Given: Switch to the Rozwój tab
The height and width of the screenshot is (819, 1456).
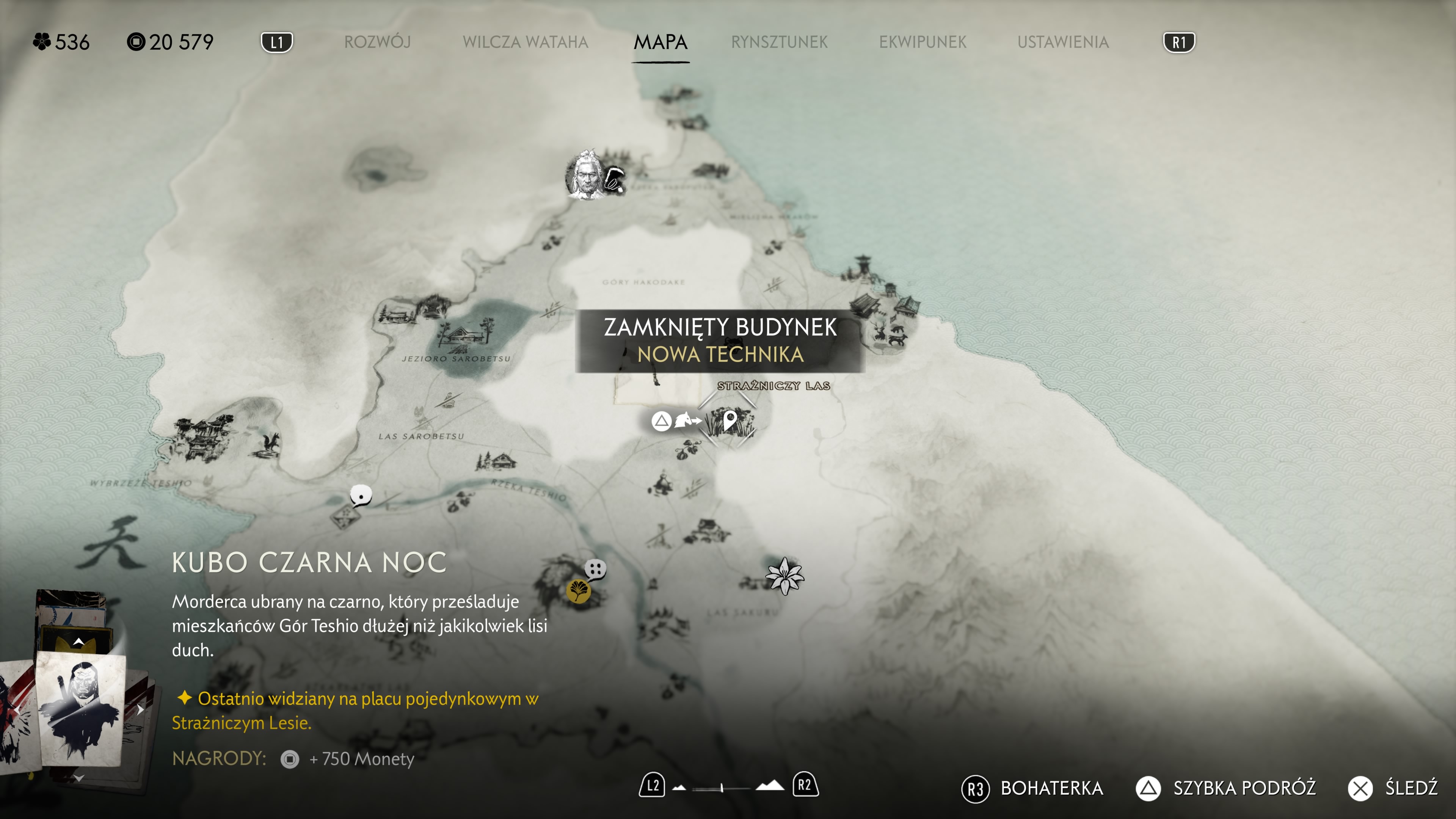Looking at the screenshot, I should point(377,42).
